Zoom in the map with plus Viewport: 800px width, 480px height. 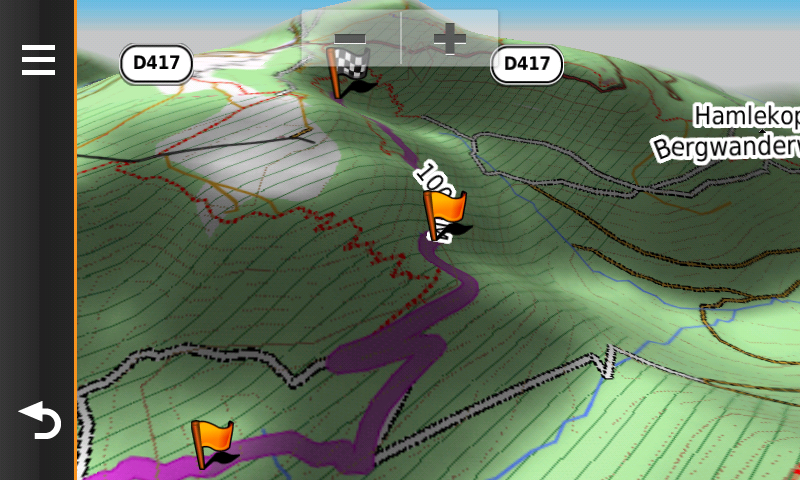[450, 39]
